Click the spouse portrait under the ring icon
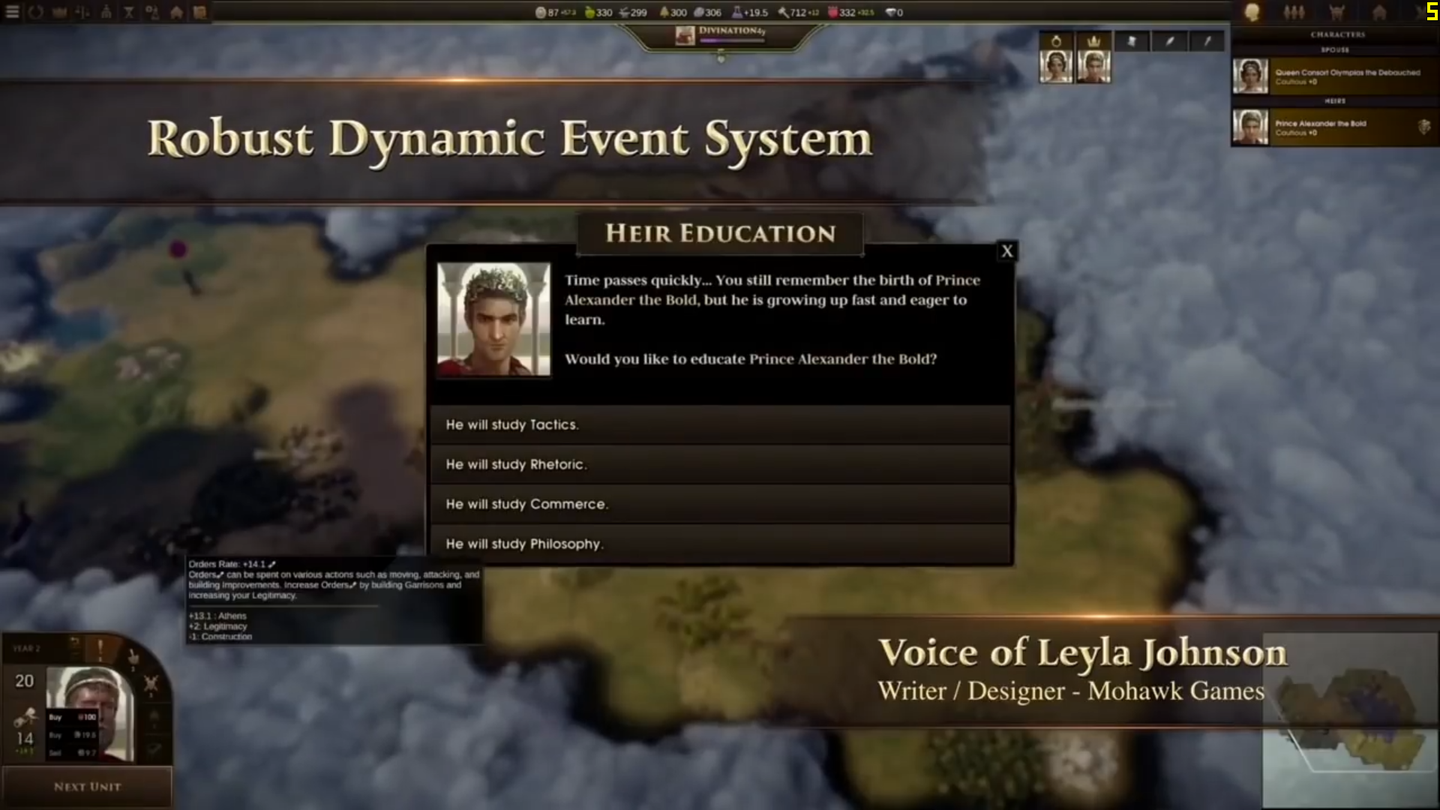 tap(1056, 66)
